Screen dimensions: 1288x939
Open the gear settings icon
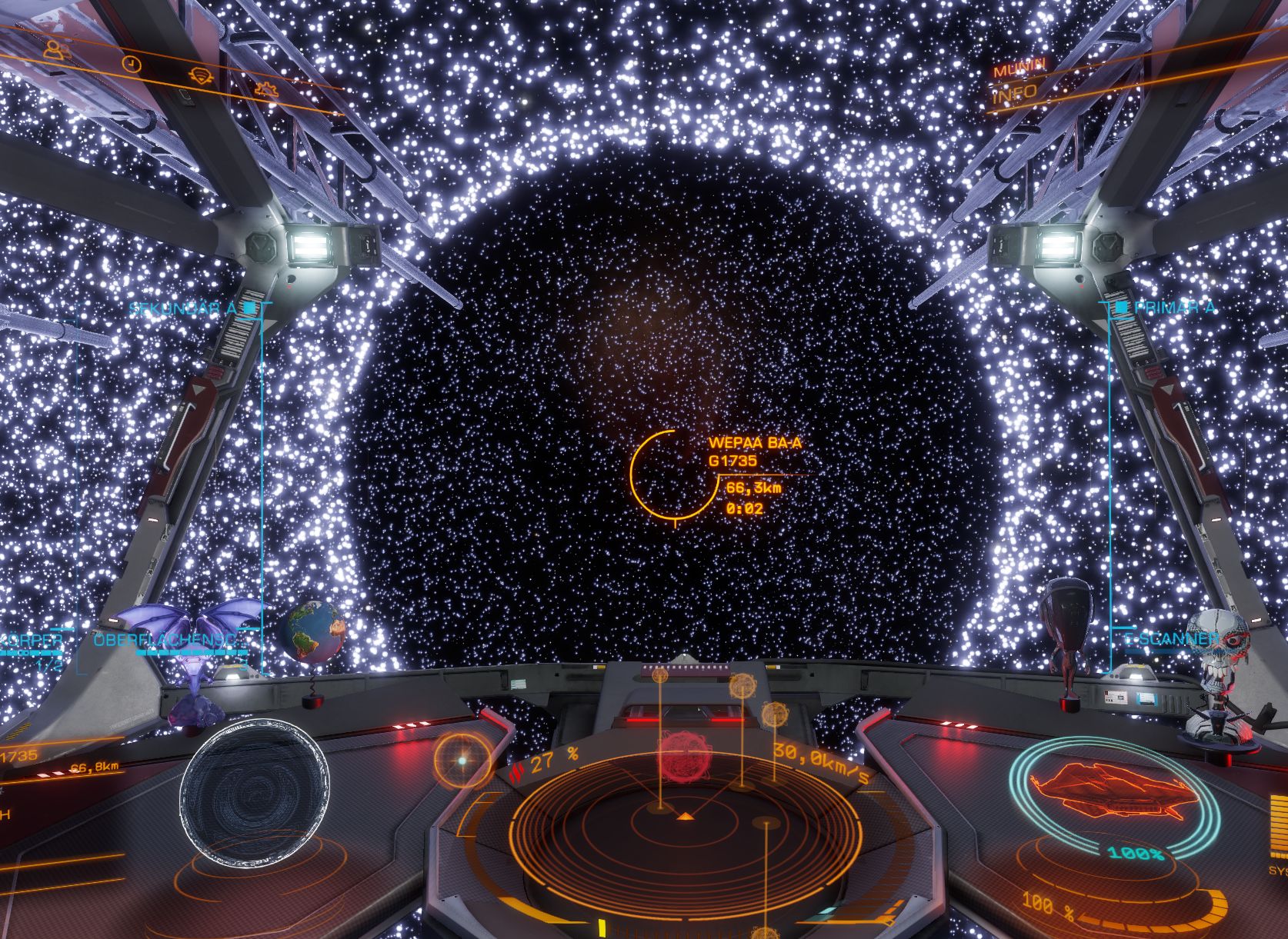coord(265,88)
